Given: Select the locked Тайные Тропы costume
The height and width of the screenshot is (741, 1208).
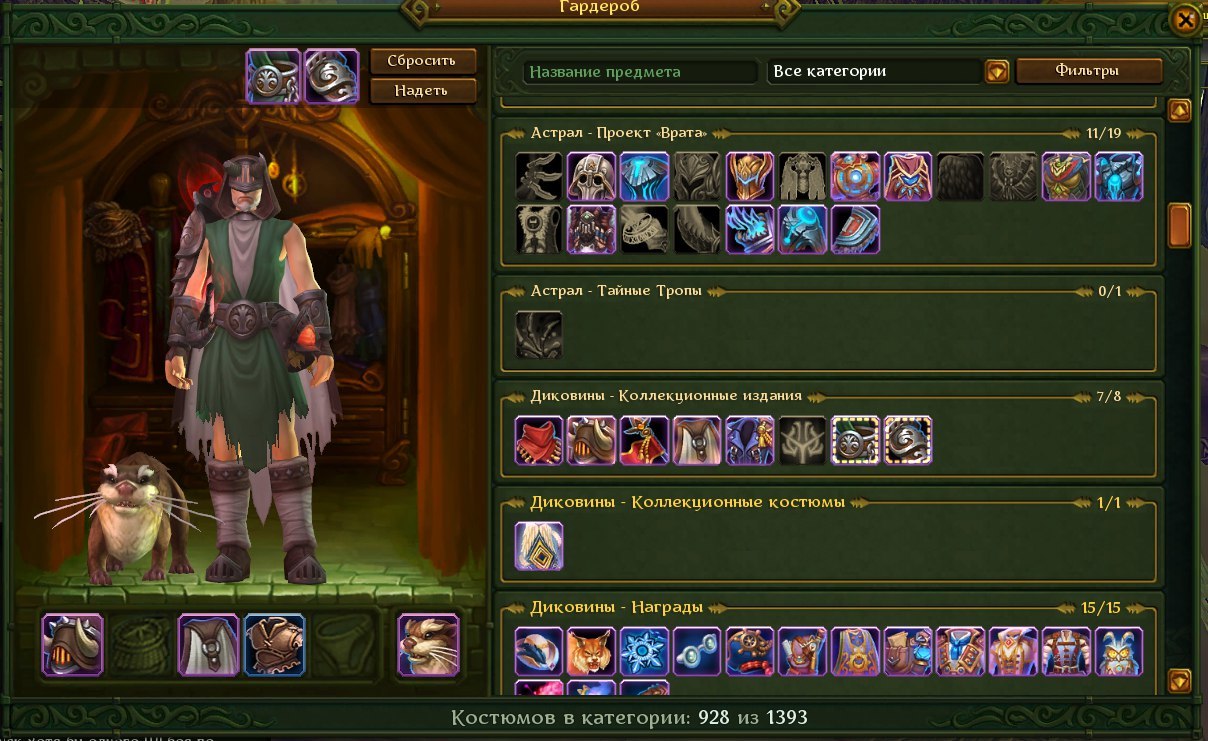Looking at the screenshot, I should pyautogui.click(x=539, y=335).
